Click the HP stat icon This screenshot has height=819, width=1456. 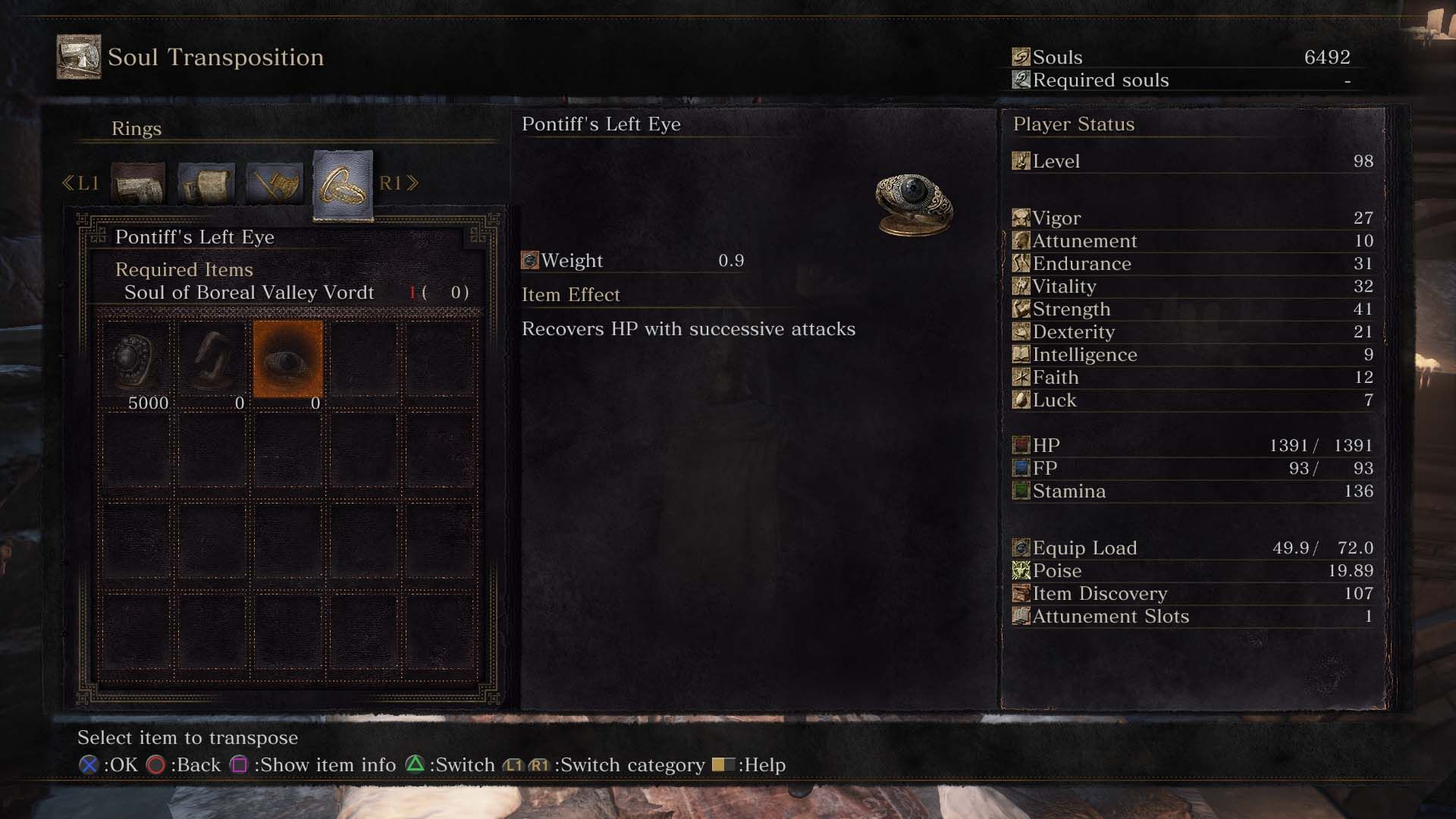pos(1021,445)
